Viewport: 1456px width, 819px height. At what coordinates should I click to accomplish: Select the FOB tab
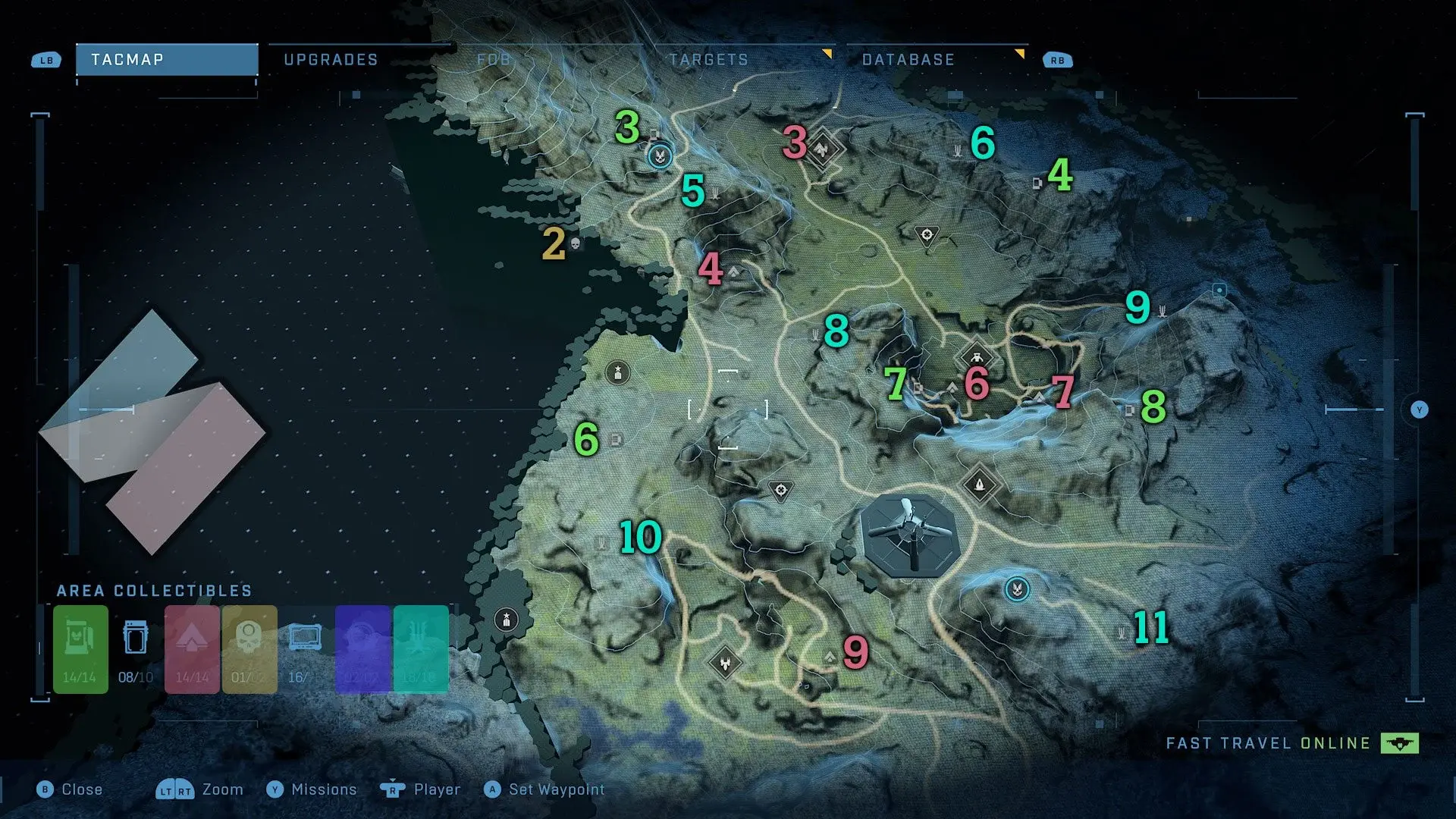[494, 60]
